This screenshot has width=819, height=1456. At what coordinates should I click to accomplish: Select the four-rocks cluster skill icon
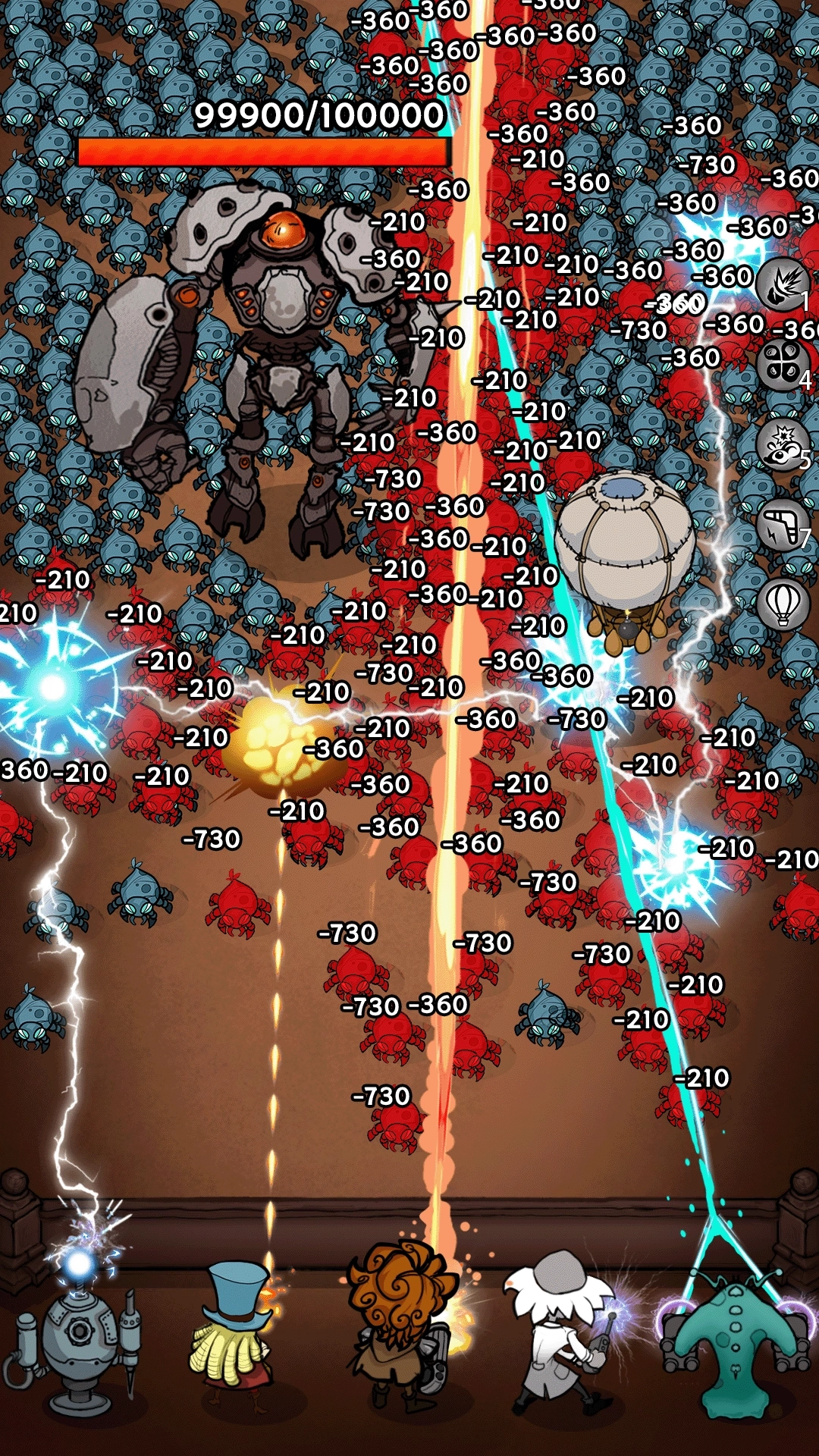click(x=782, y=365)
